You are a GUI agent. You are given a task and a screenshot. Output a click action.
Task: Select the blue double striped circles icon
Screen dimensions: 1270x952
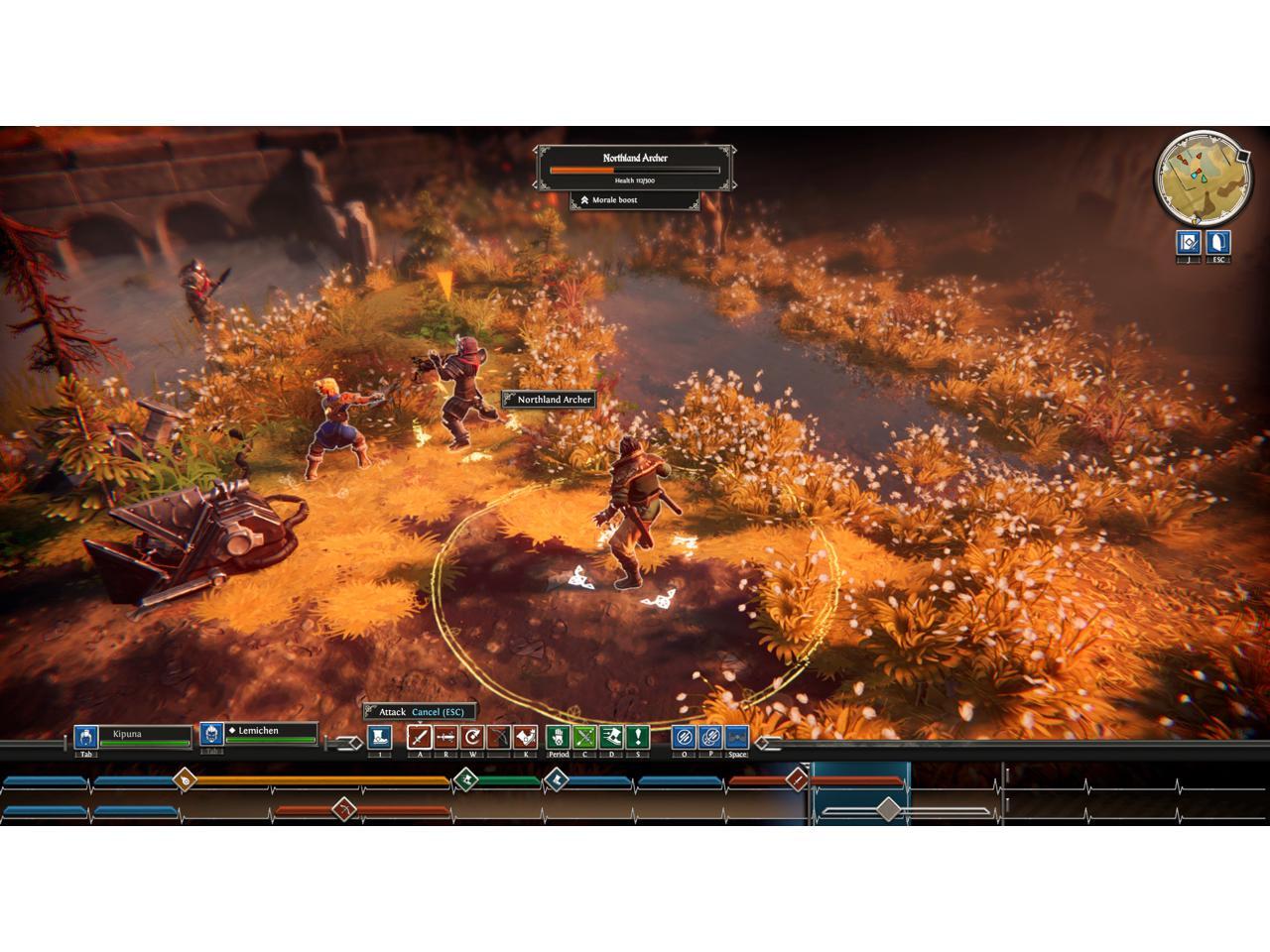coord(710,737)
